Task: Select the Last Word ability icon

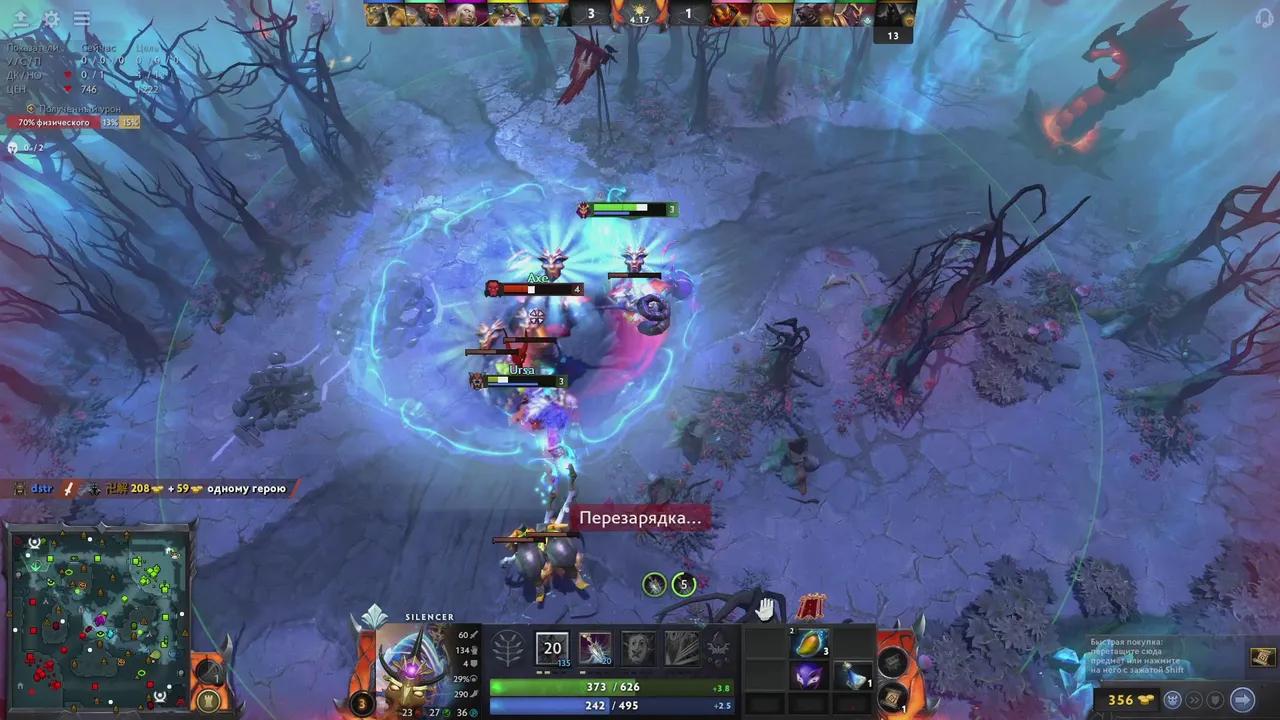Action: [638, 648]
